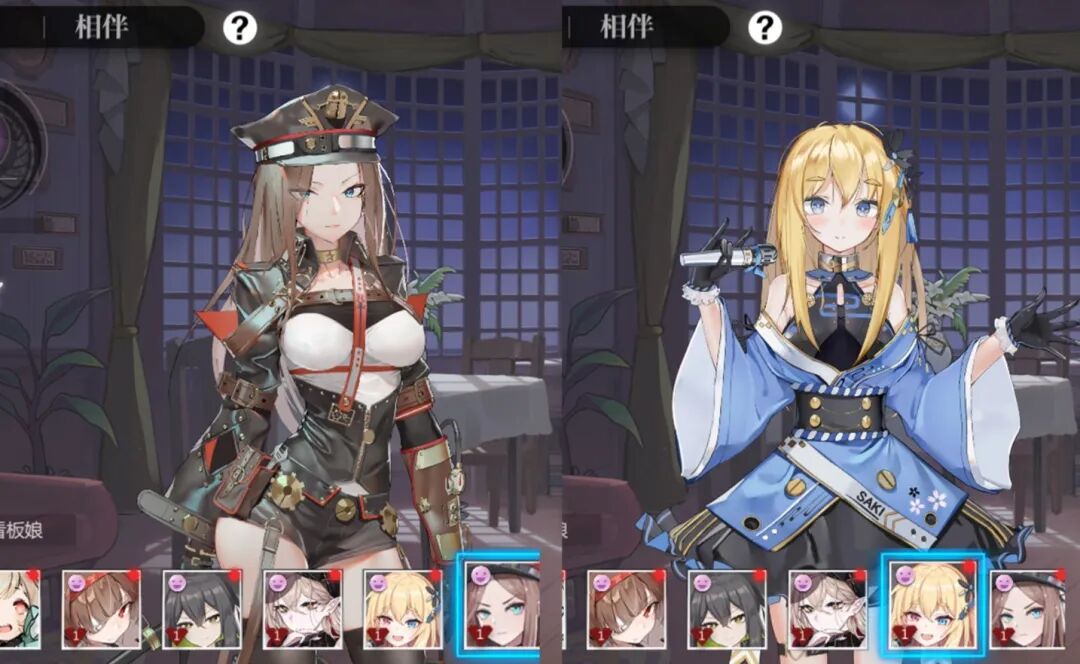Select the highlighted officer-cap girl portrait
1080x664 pixels.
coord(502,606)
